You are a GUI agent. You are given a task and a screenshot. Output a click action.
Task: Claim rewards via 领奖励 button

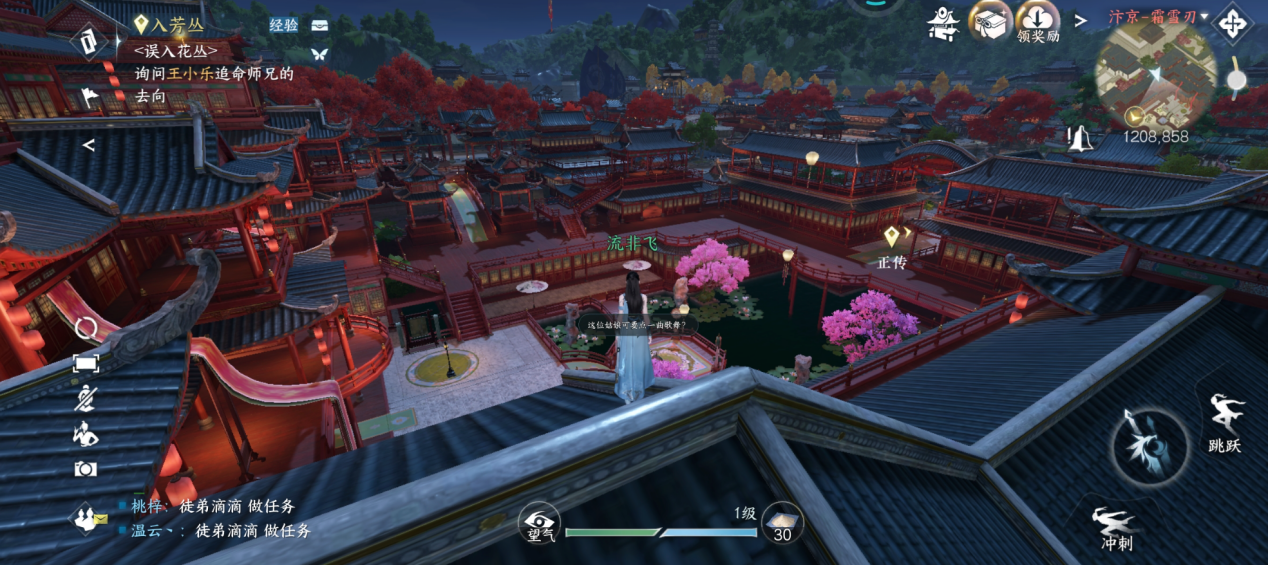pyautogui.click(x=1038, y=22)
